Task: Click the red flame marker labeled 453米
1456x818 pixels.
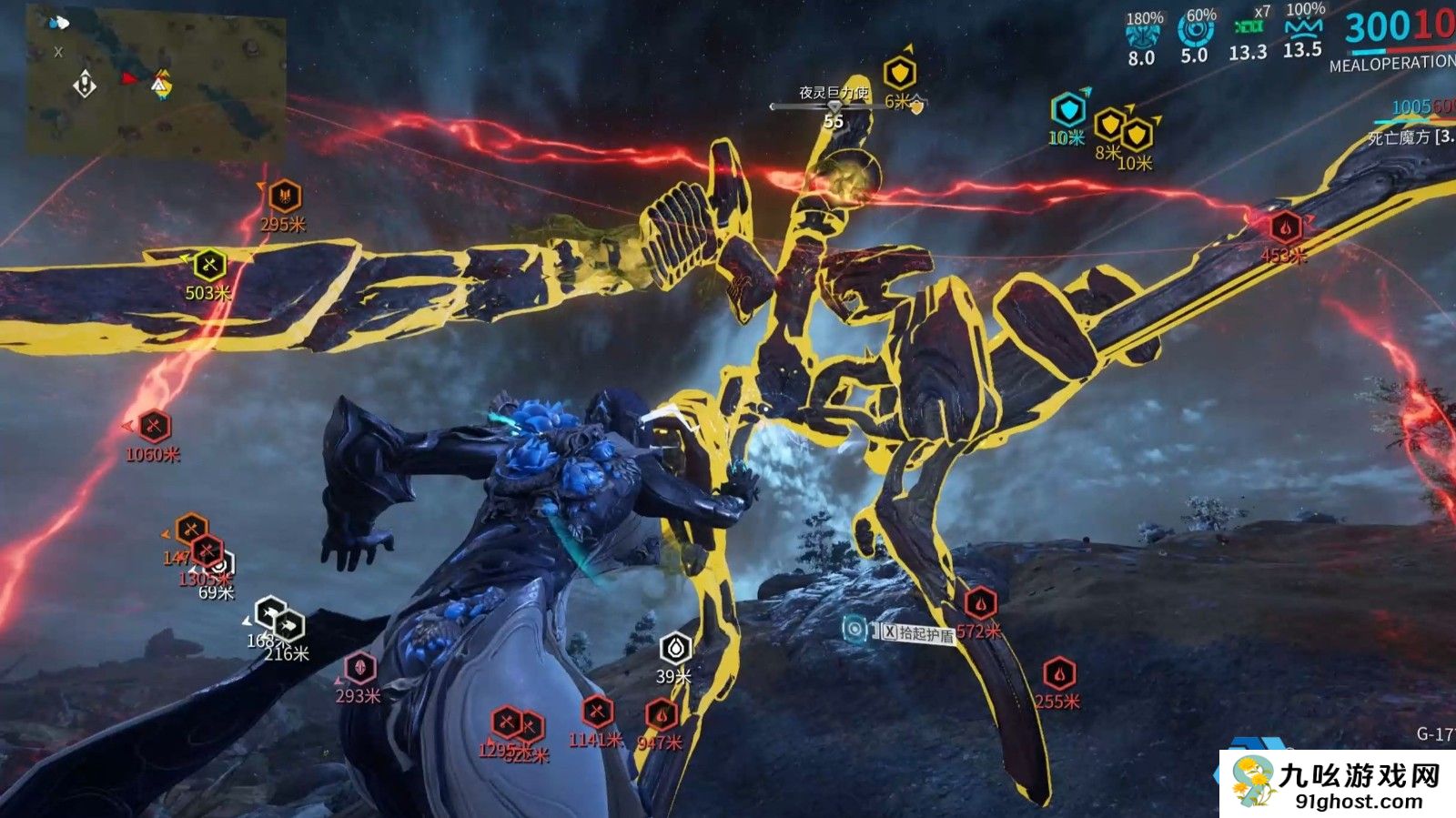Action: point(1285,227)
